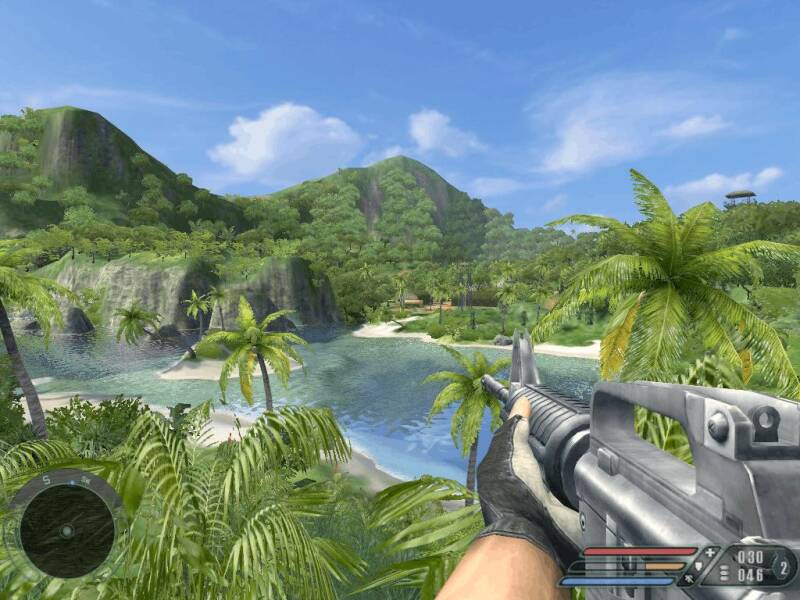Viewport: 800px width, 600px height.
Task: Click the grenade slot showing 2
Action: 783,567
